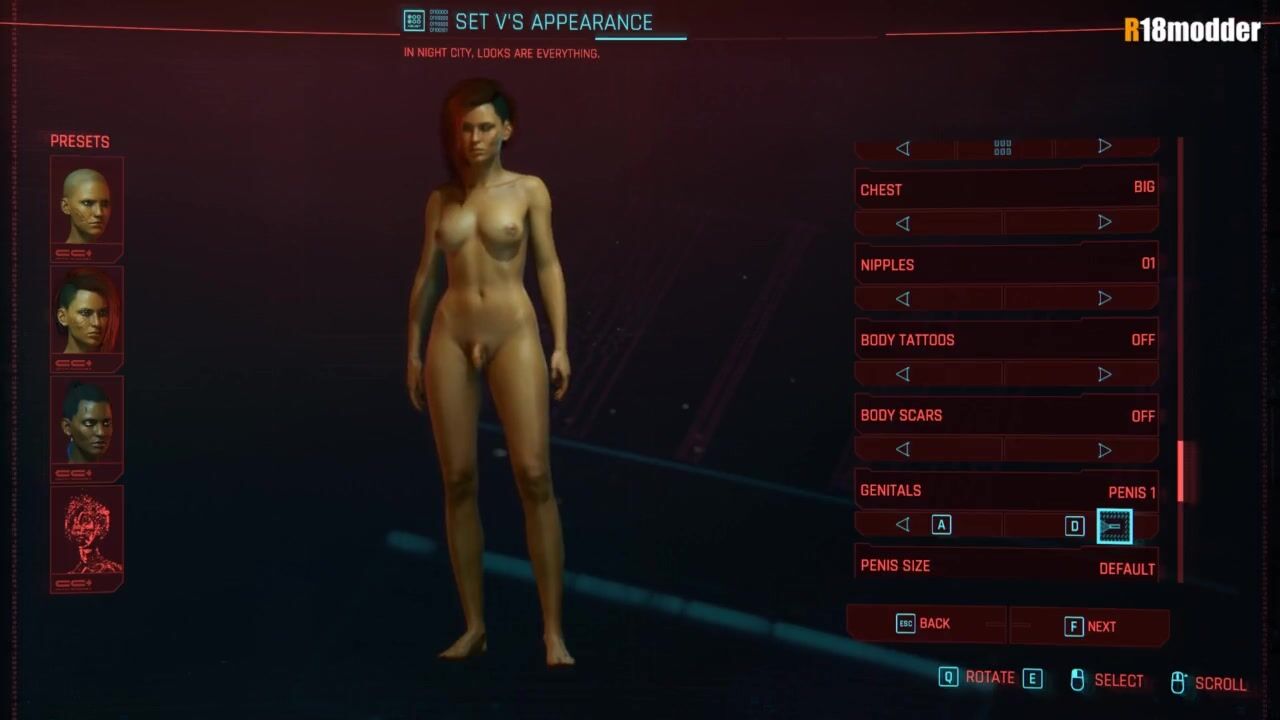Cycle Body Tattoos forward
Viewport: 1280px width, 720px height.
coord(1105,374)
